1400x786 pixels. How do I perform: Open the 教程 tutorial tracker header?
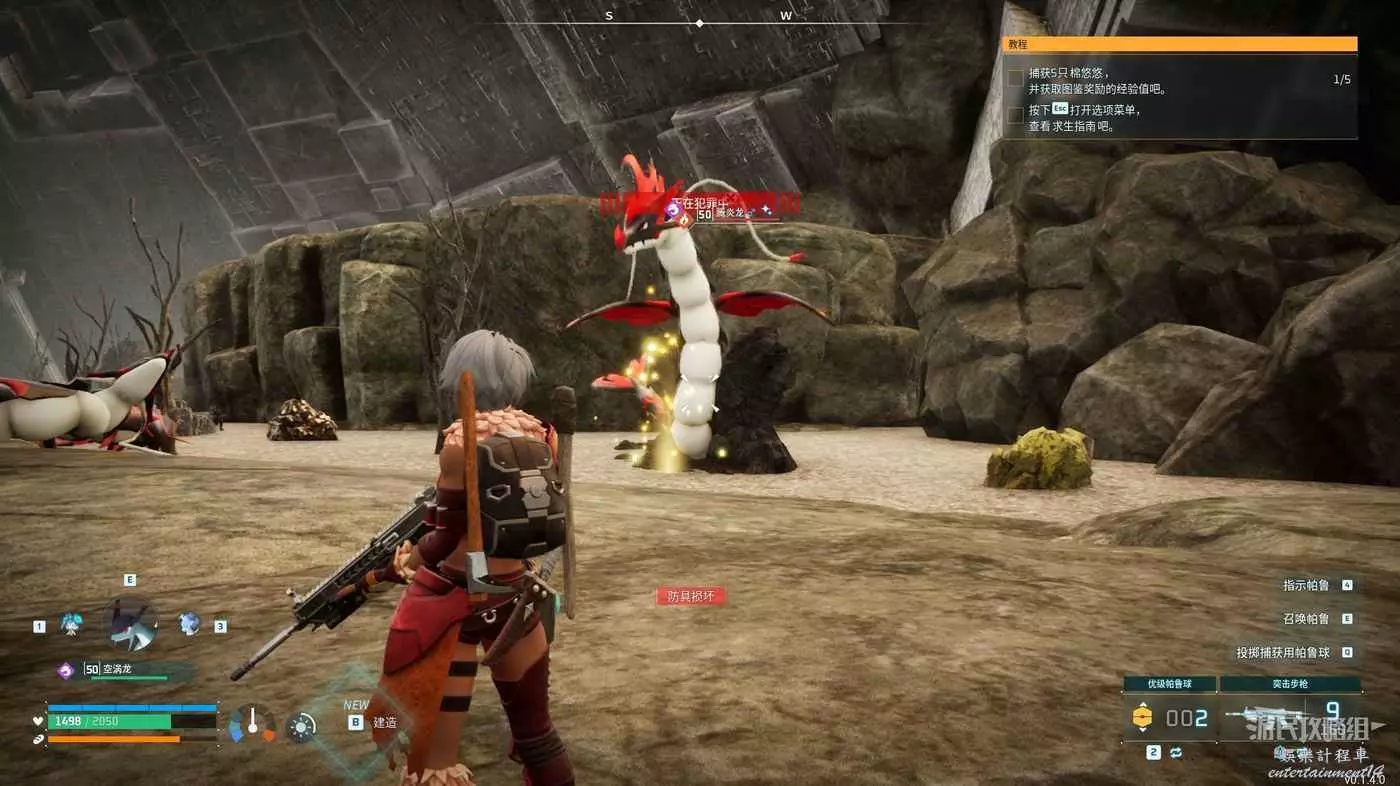point(1180,44)
